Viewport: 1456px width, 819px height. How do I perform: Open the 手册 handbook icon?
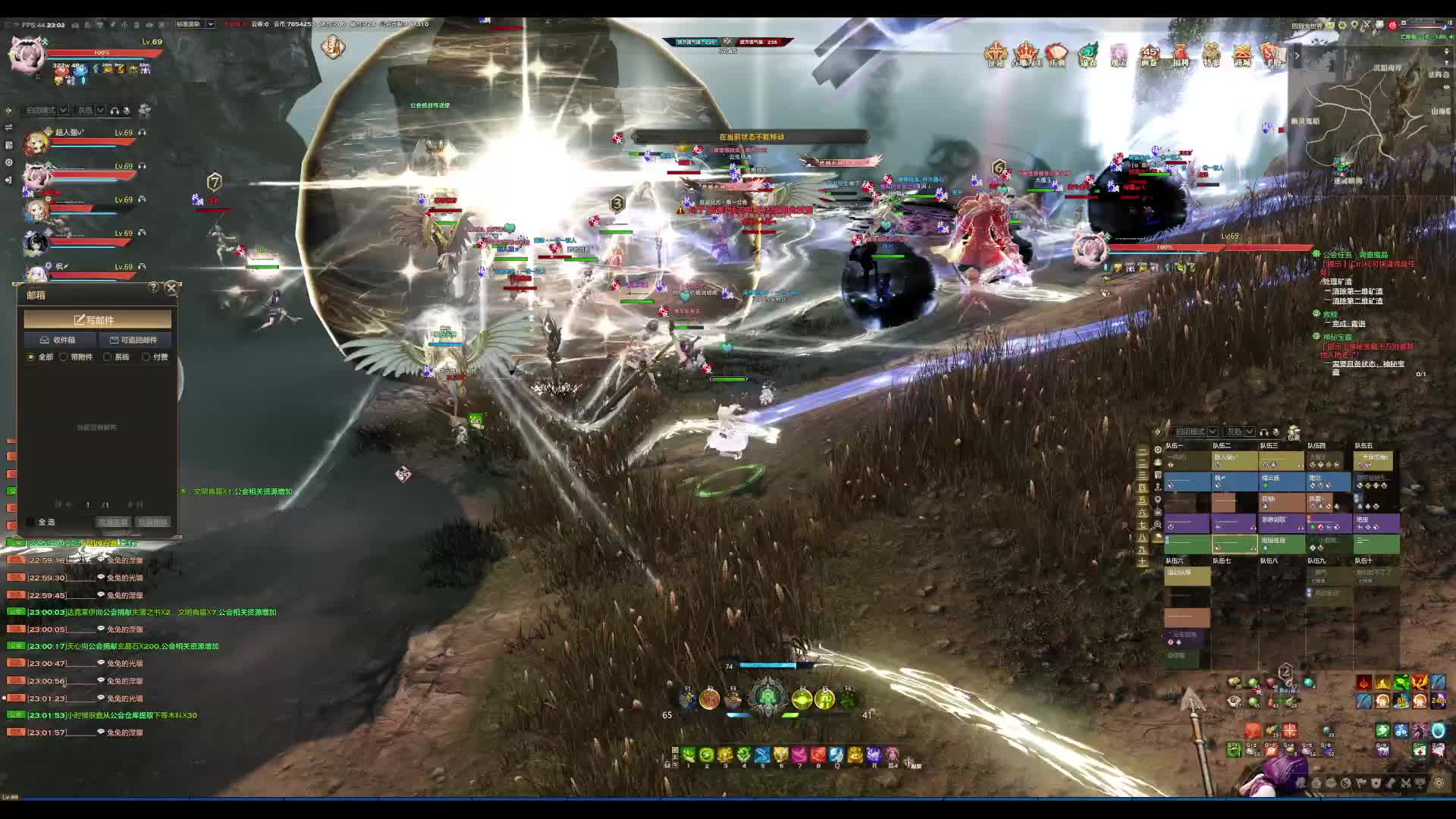(x=1272, y=55)
